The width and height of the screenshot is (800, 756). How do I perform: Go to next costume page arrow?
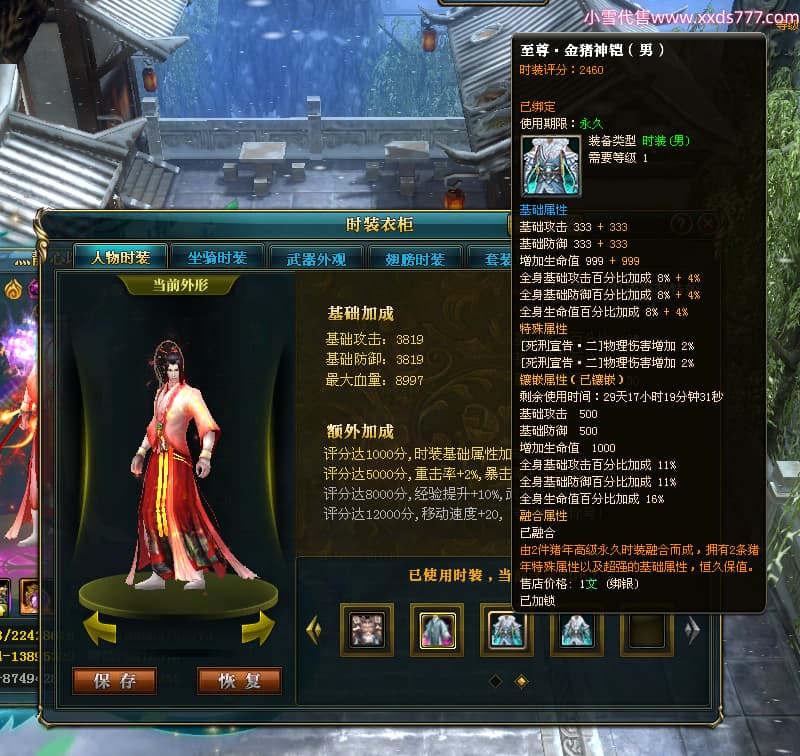[691, 629]
